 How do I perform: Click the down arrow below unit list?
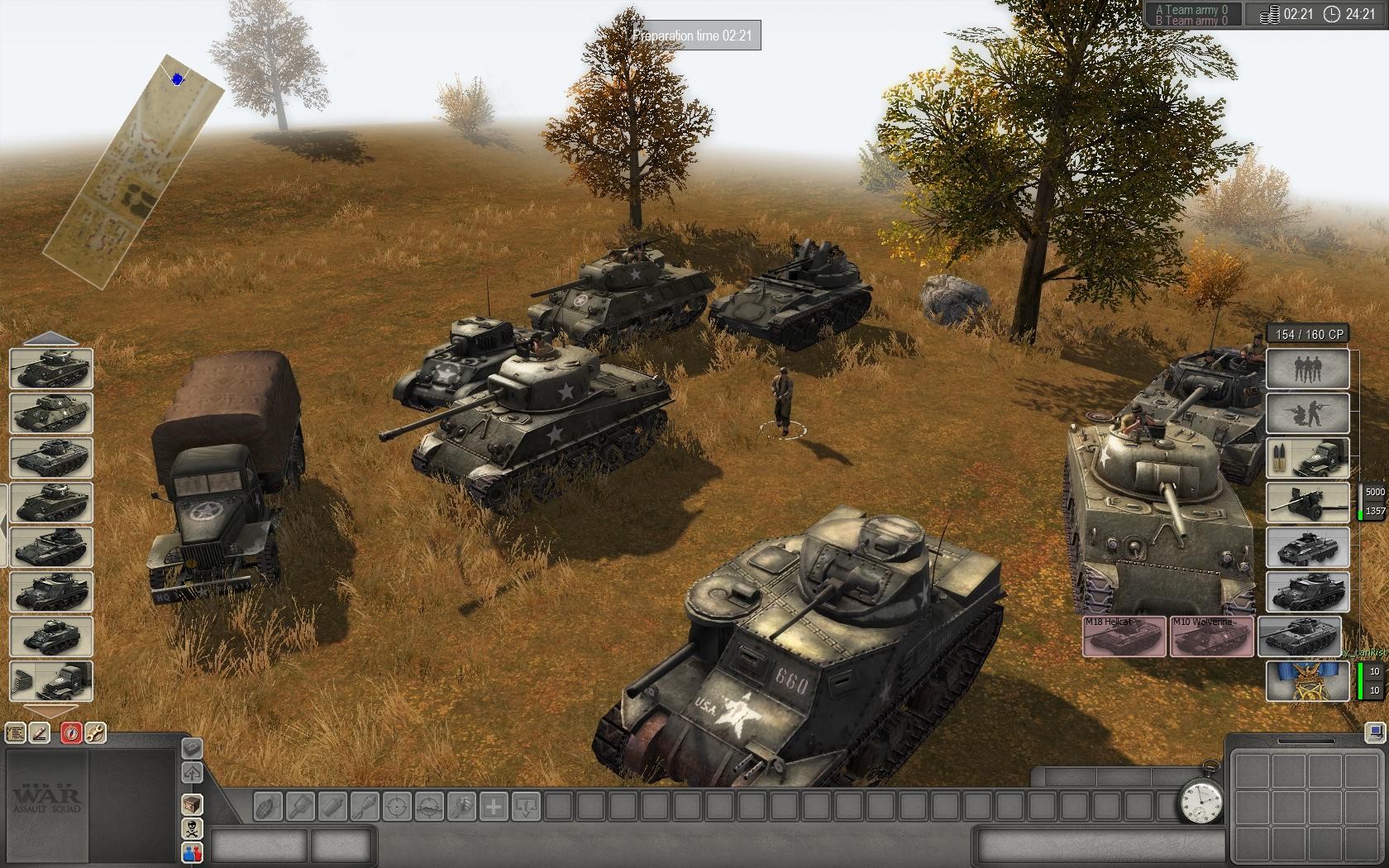(50, 712)
